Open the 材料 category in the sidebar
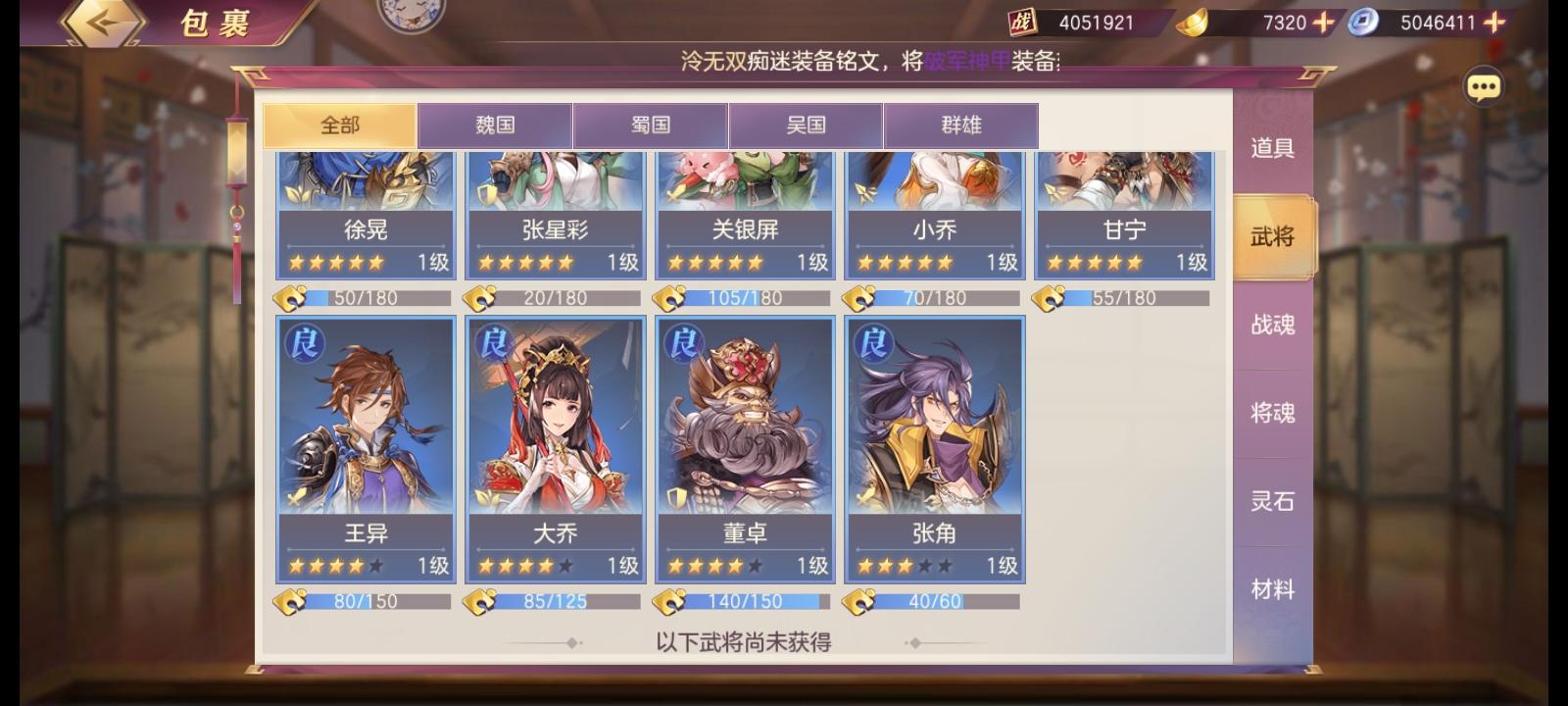The height and width of the screenshot is (706, 1568). point(1271,589)
